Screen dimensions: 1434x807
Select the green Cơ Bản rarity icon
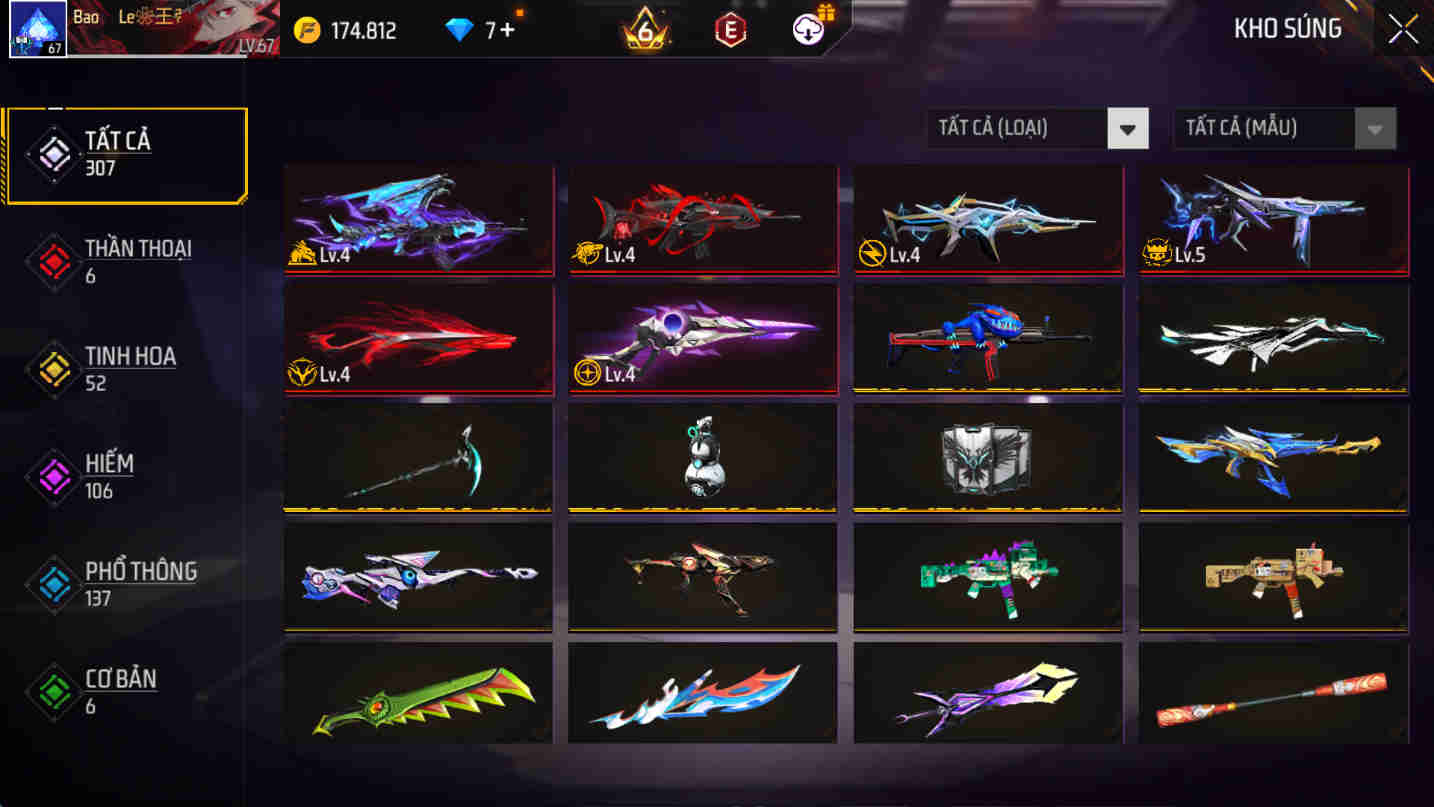(x=52, y=690)
